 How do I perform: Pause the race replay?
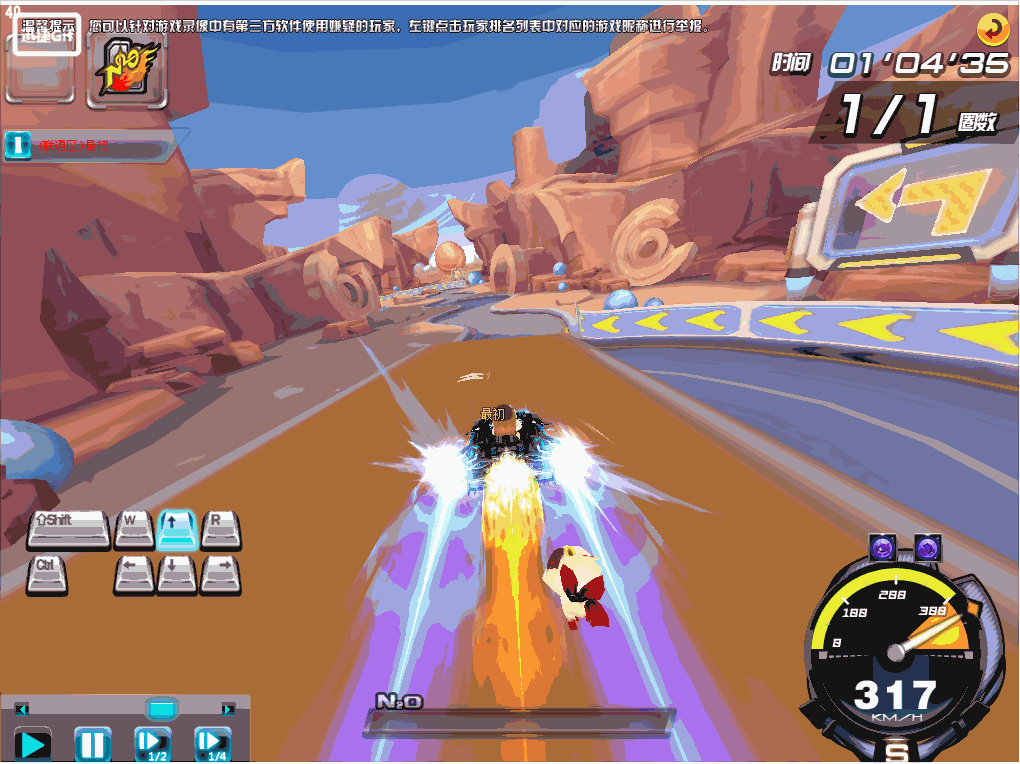coord(92,744)
